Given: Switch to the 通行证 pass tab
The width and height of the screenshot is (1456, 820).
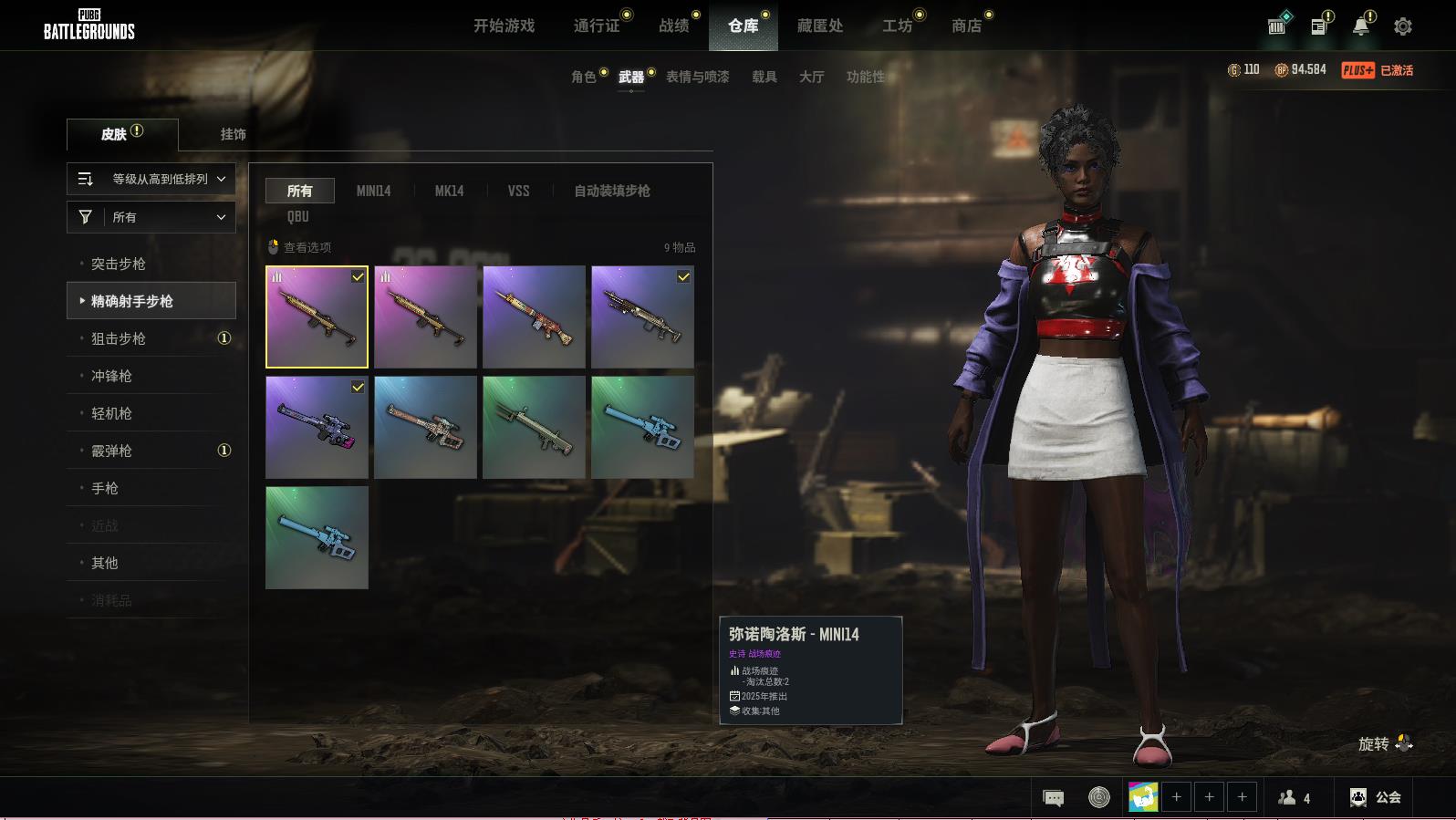Looking at the screenshot, I should [597, 26].
